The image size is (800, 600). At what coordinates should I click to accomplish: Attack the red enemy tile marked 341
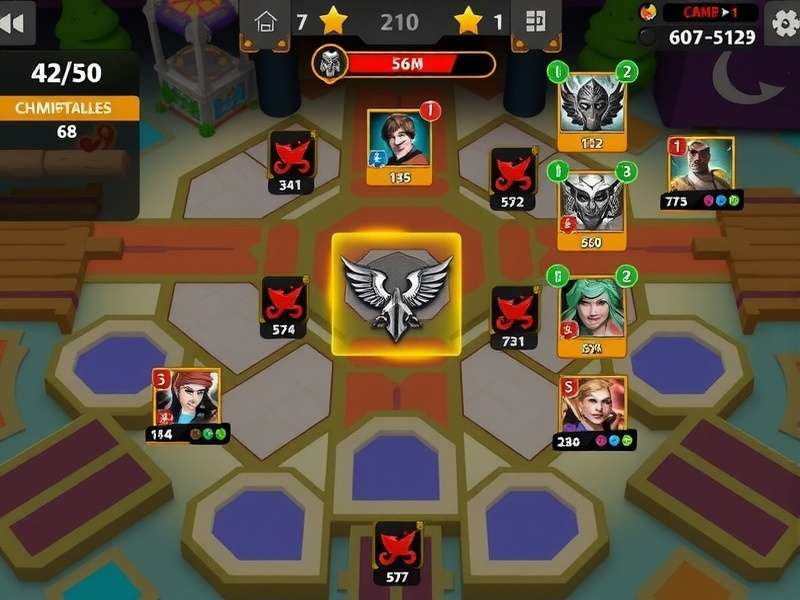click(292, 160)
